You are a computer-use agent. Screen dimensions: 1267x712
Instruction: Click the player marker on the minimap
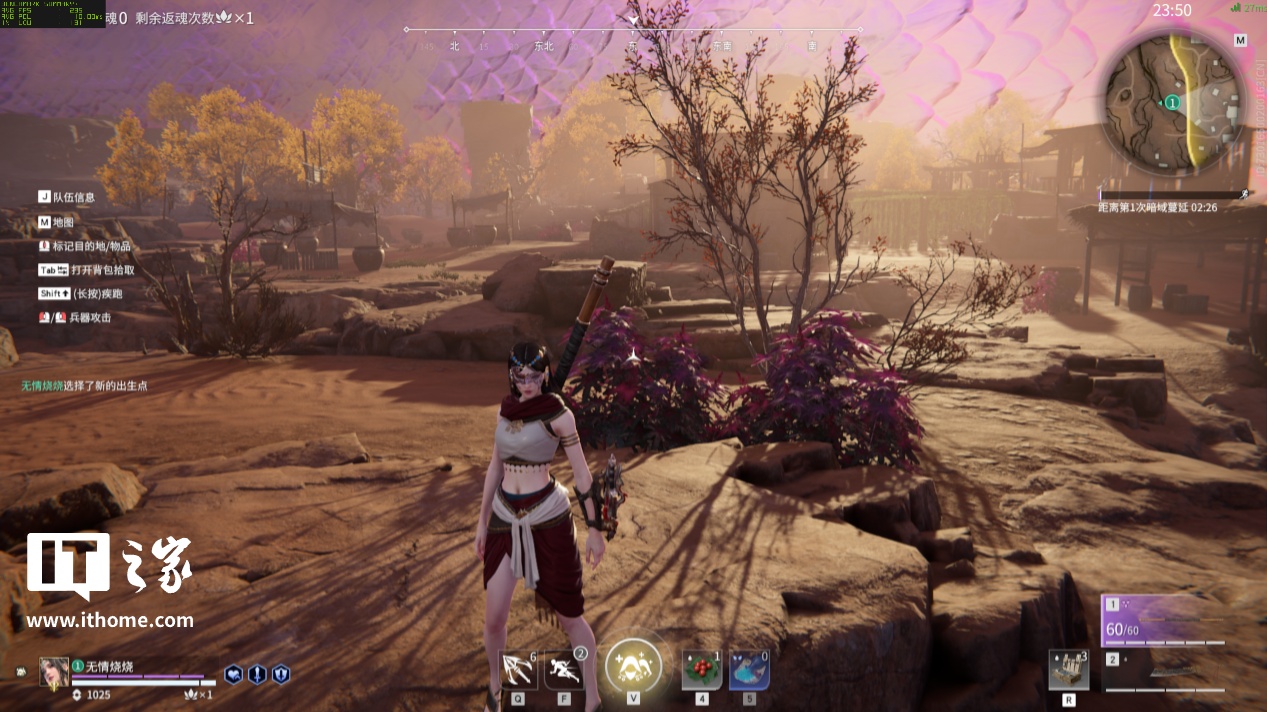(1172, 102)
